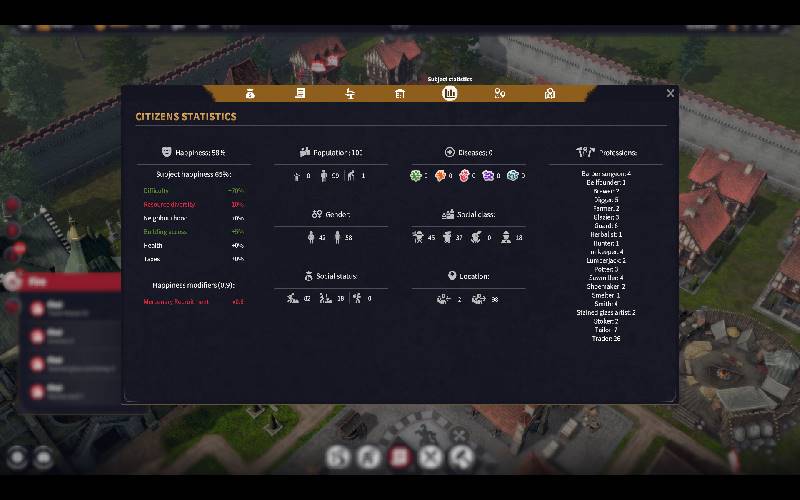Switch to the money bag tab

pos(250,94)
